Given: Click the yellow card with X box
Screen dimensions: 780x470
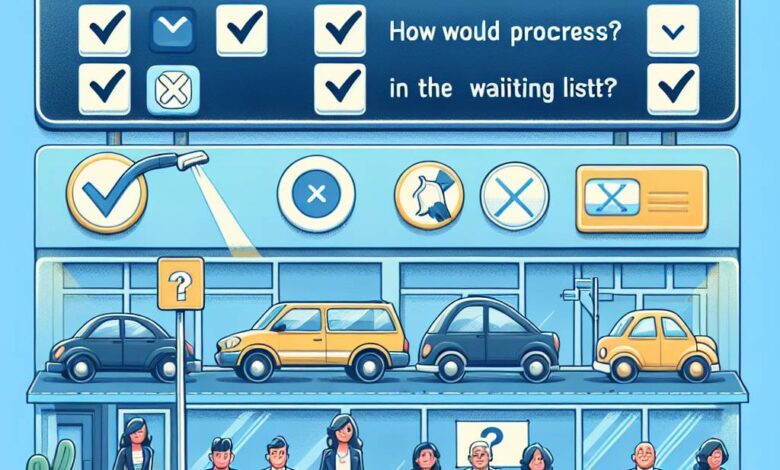Looking at the screenshot, I should click(x=641, y=193).
